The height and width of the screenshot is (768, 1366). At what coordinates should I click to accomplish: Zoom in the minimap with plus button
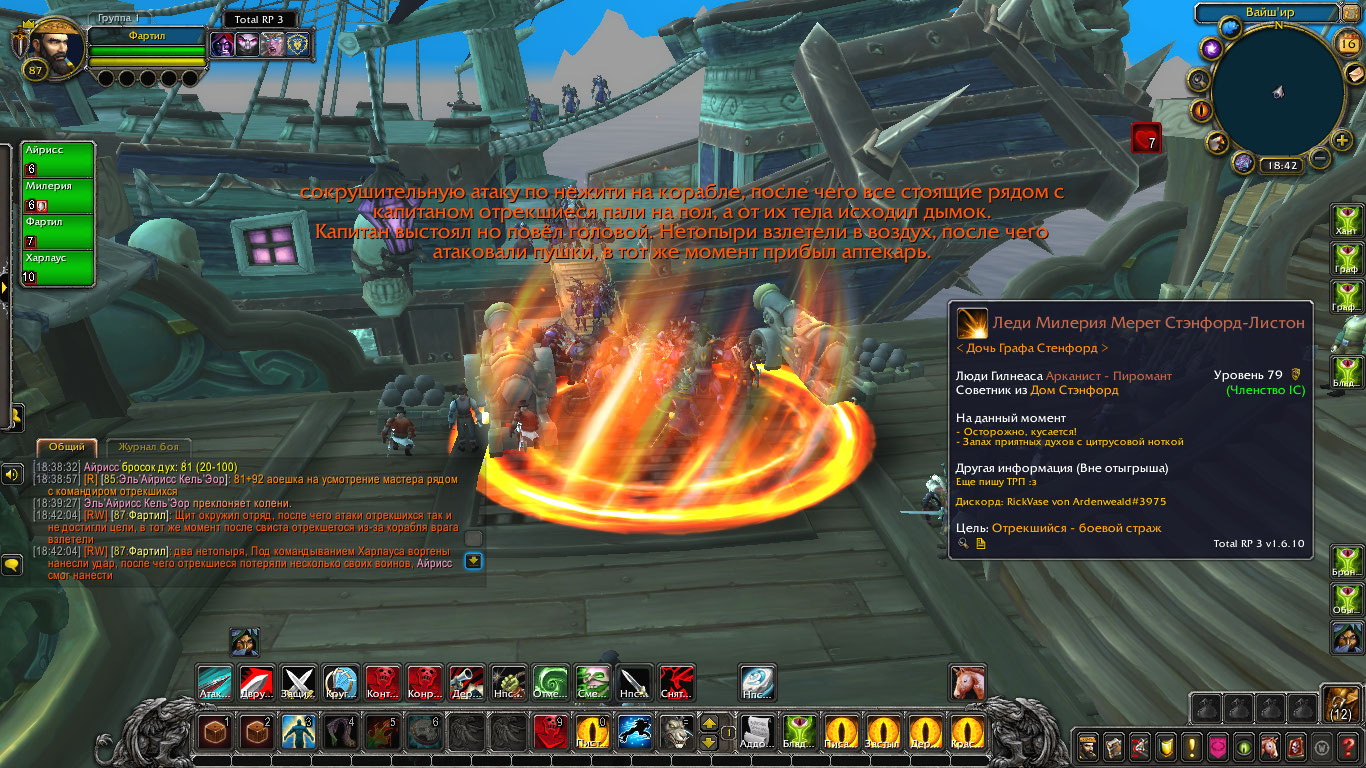1343,140
